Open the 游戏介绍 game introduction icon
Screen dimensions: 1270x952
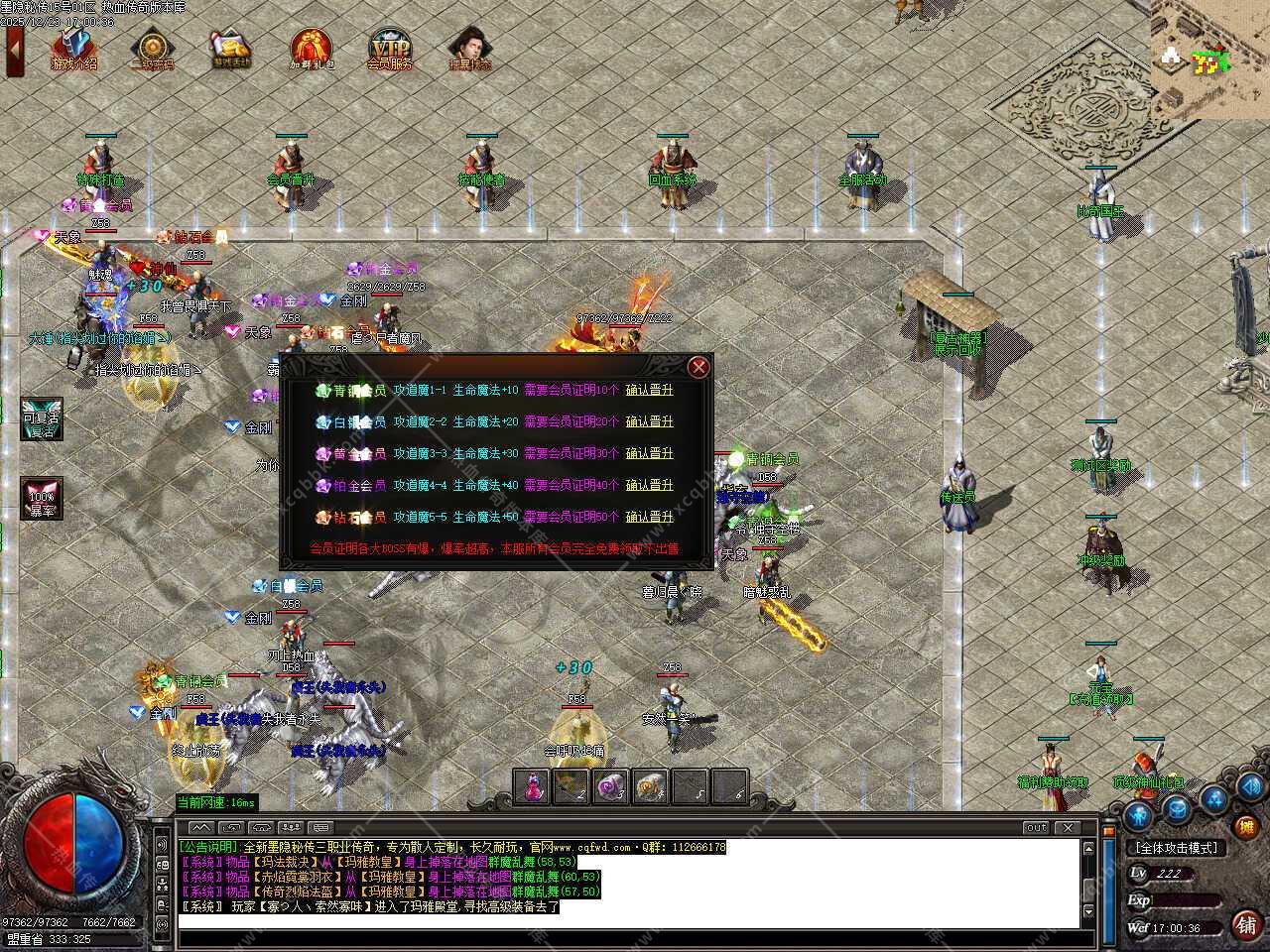[x=74, y=50]
